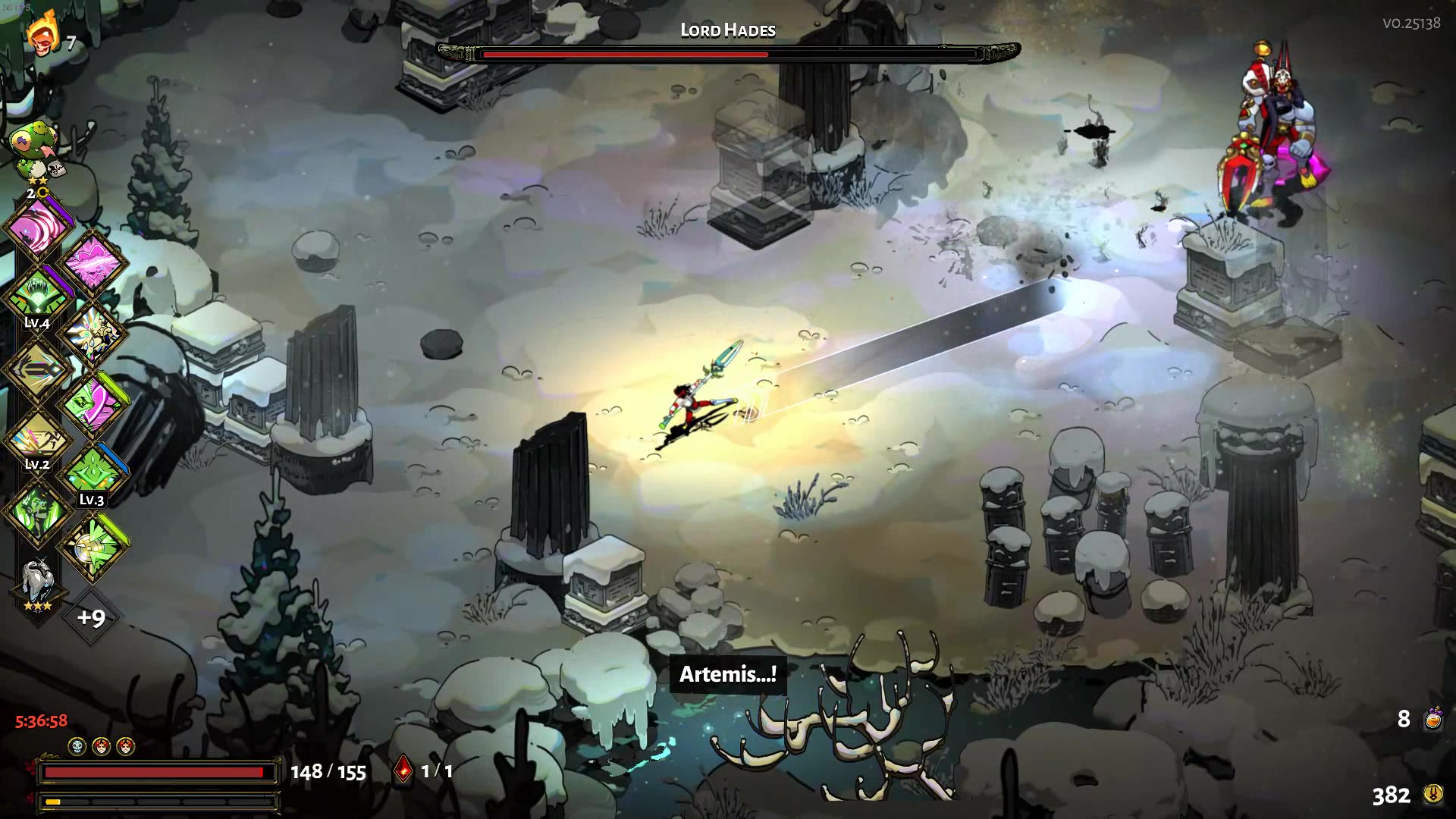The image size is (1456, 819).
Task: Select the red magick crystal icon
Action: [x=403, y=770]
